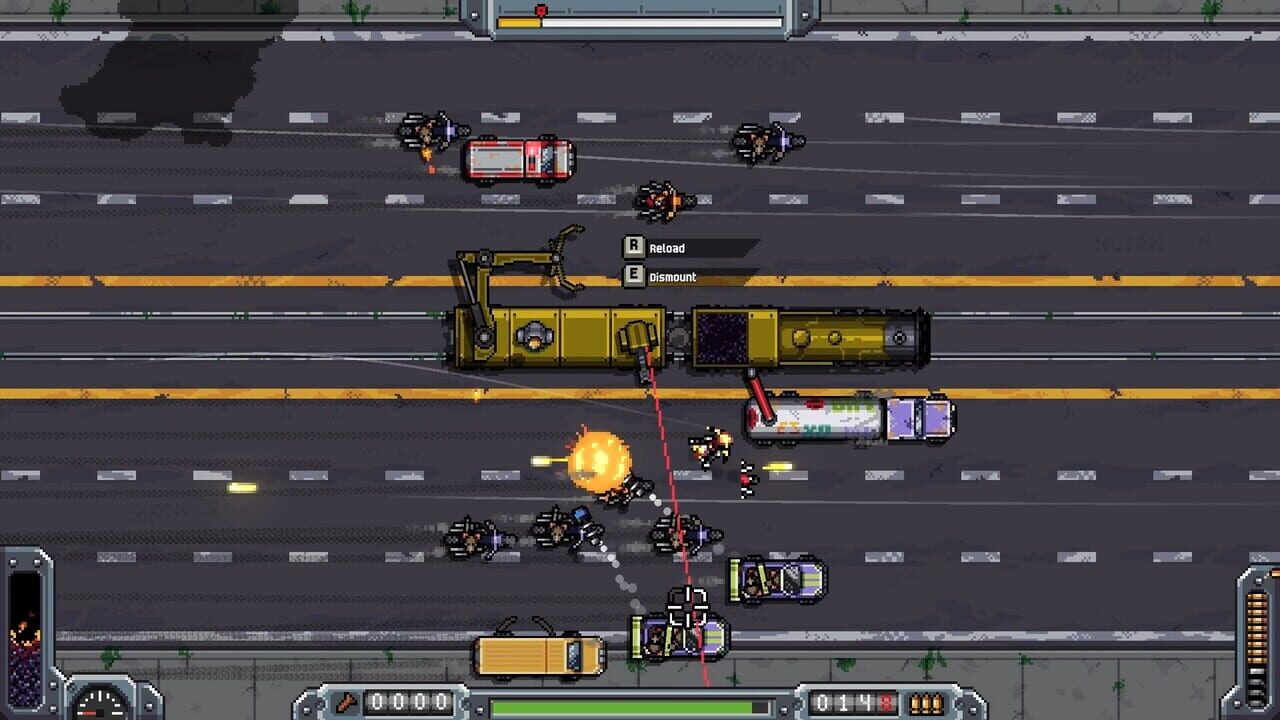The image size is (1280, 720).
Task: Click the red fire truck on the highway
Action: (x=520, y=158)
